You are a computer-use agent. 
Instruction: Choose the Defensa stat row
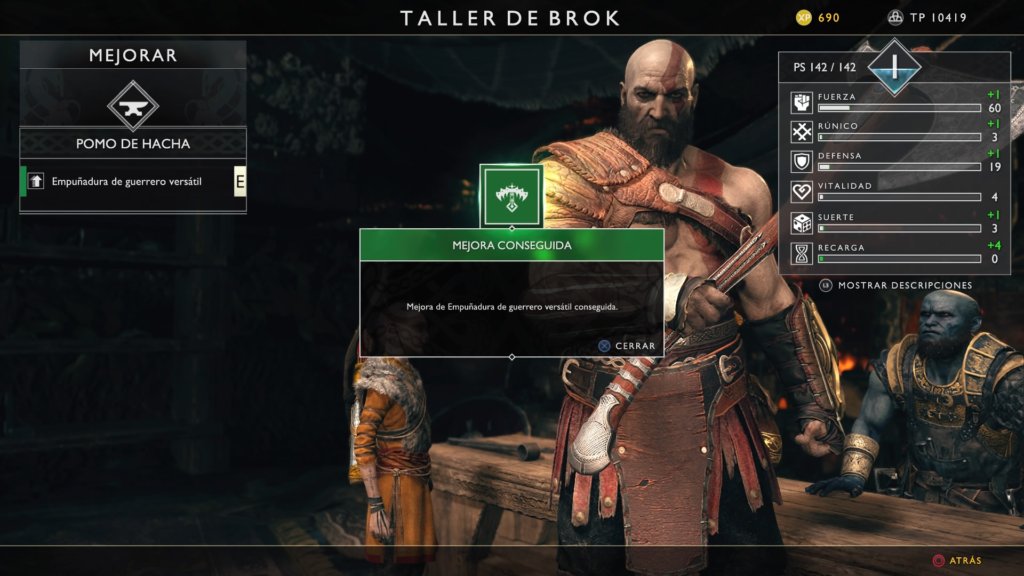[895, 162]
